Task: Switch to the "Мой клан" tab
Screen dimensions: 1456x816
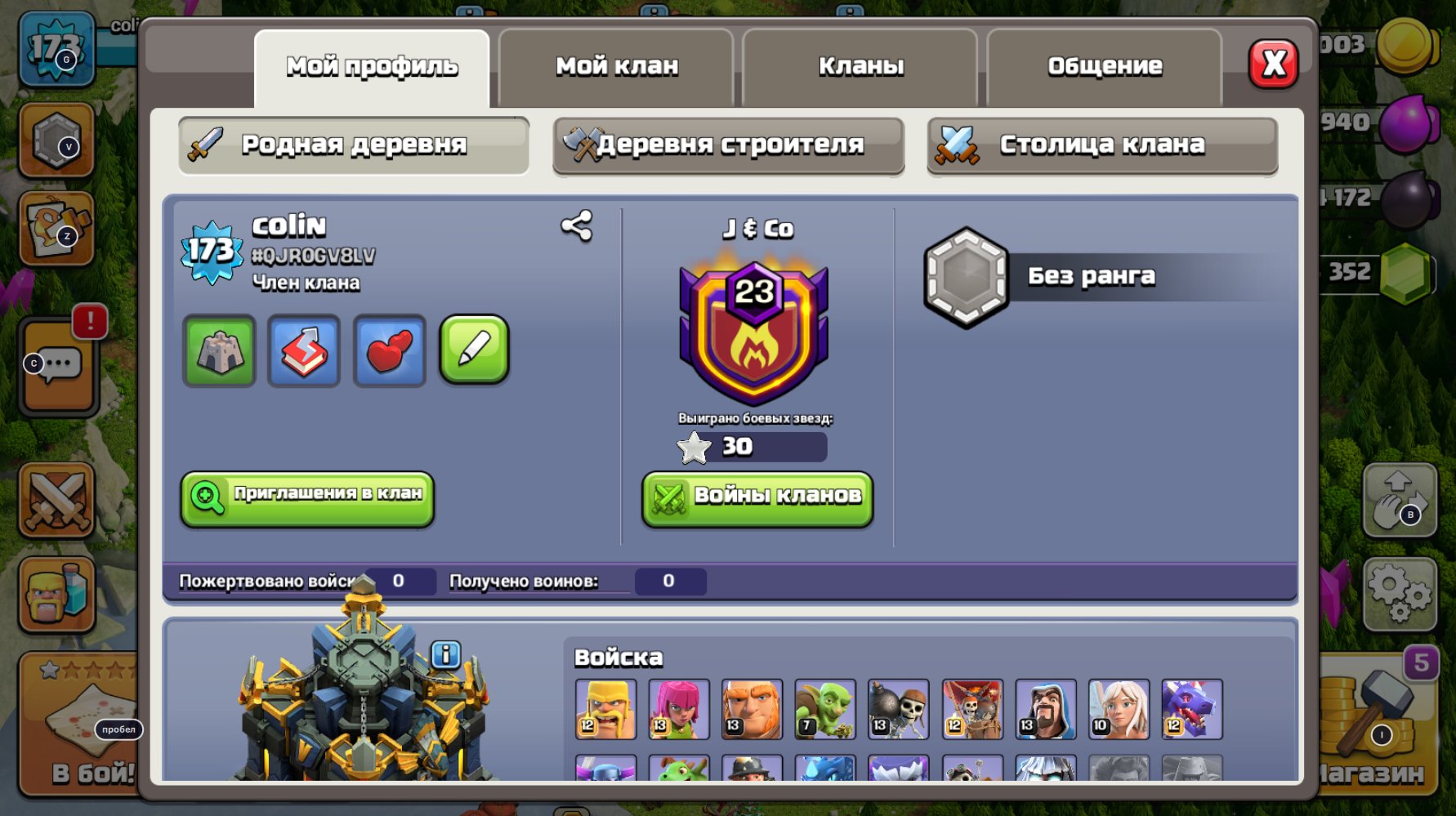Action: click(615, 67)
